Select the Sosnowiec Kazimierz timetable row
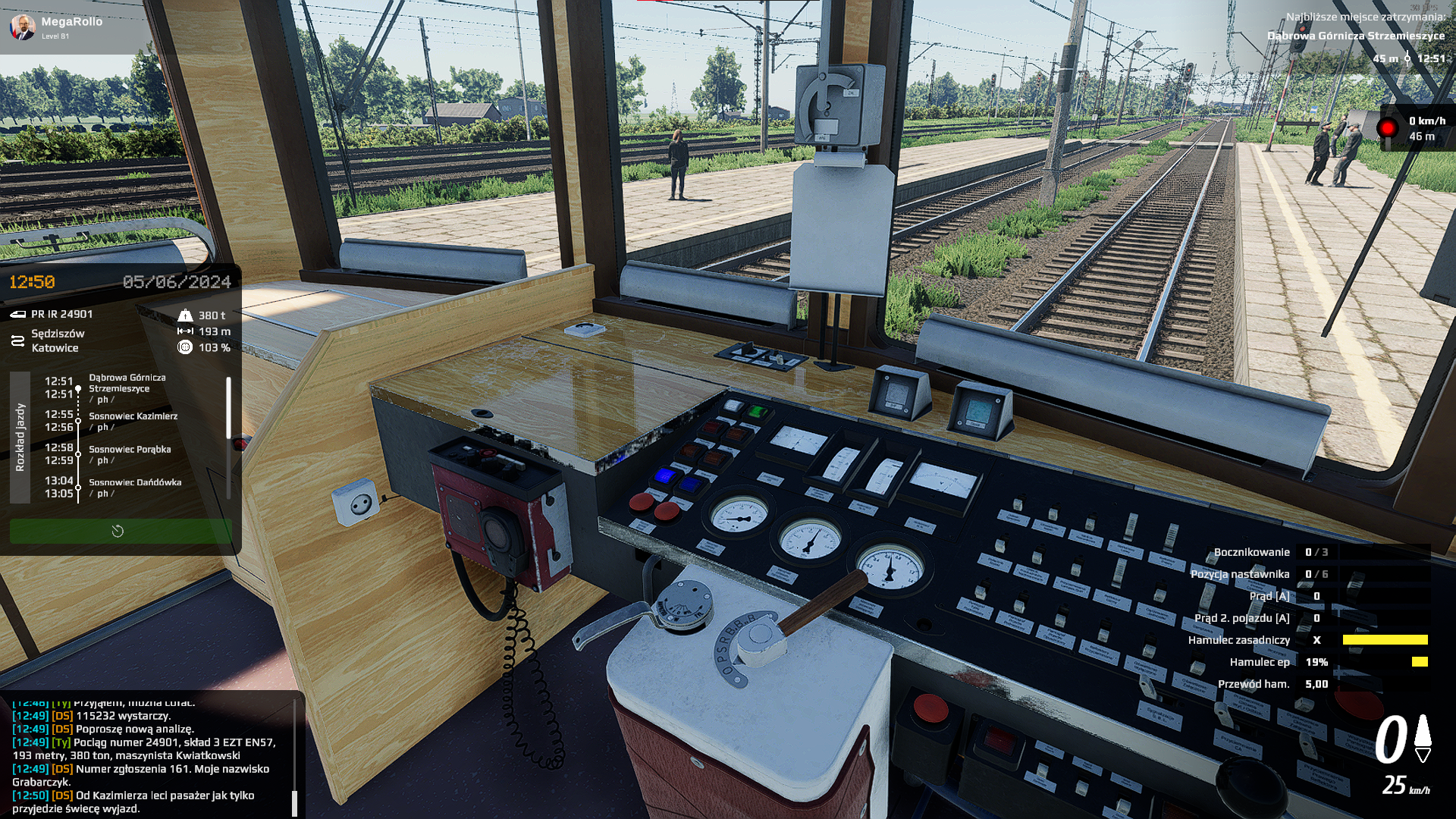Screen dimensions: 1456x819 pos(133,421)
